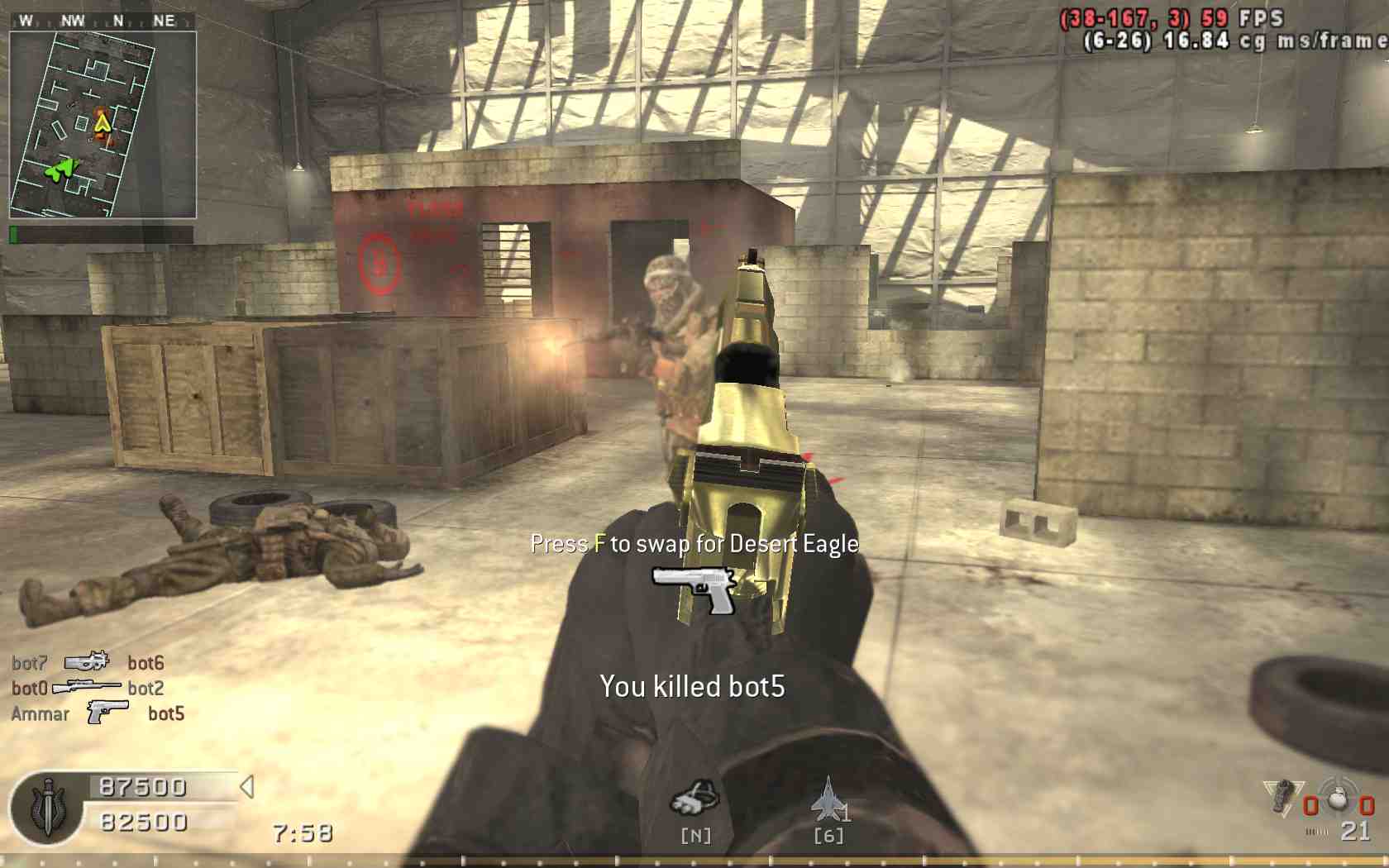Select the frag grenade icon
This screenshot has width=1389, height=868.
1337,796
